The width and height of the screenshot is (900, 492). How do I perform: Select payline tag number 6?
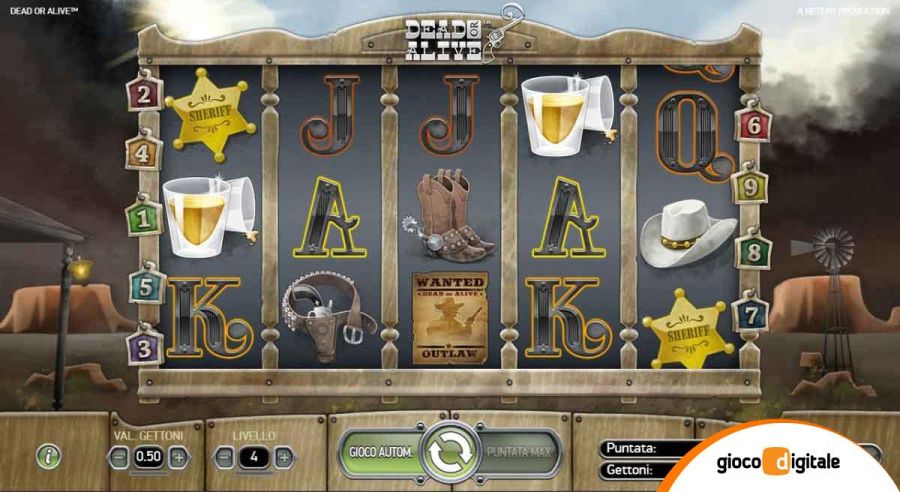point(753,125)
